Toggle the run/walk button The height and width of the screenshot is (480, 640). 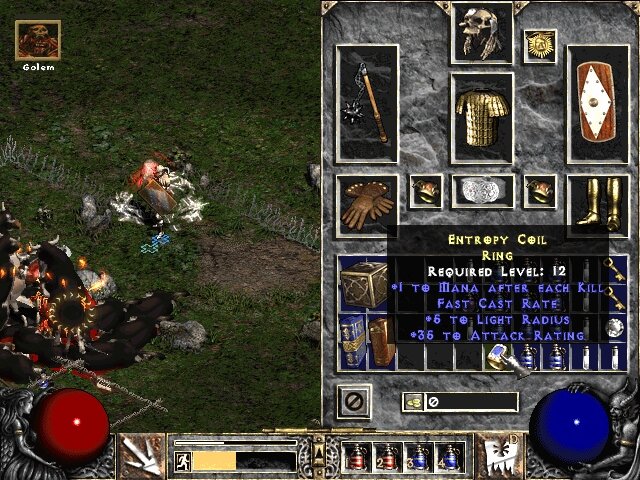(183, 461)
